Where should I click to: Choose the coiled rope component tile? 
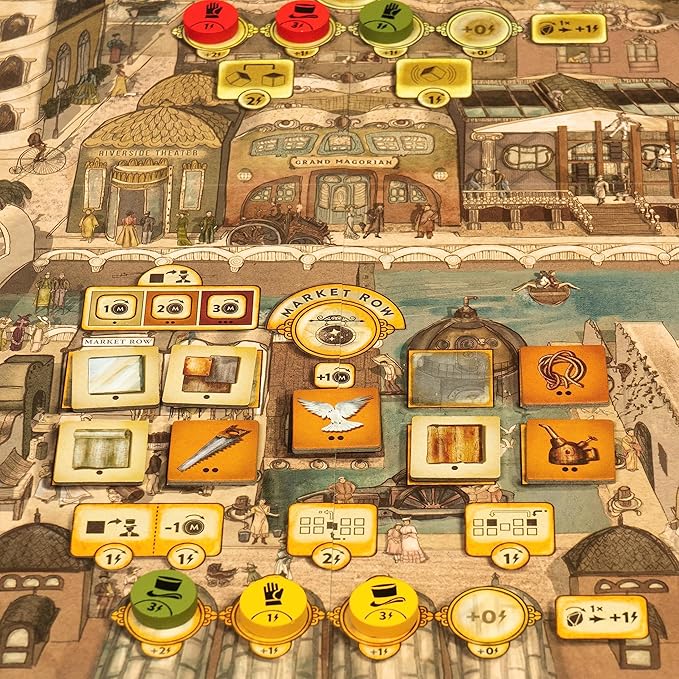tap(564, 374)
